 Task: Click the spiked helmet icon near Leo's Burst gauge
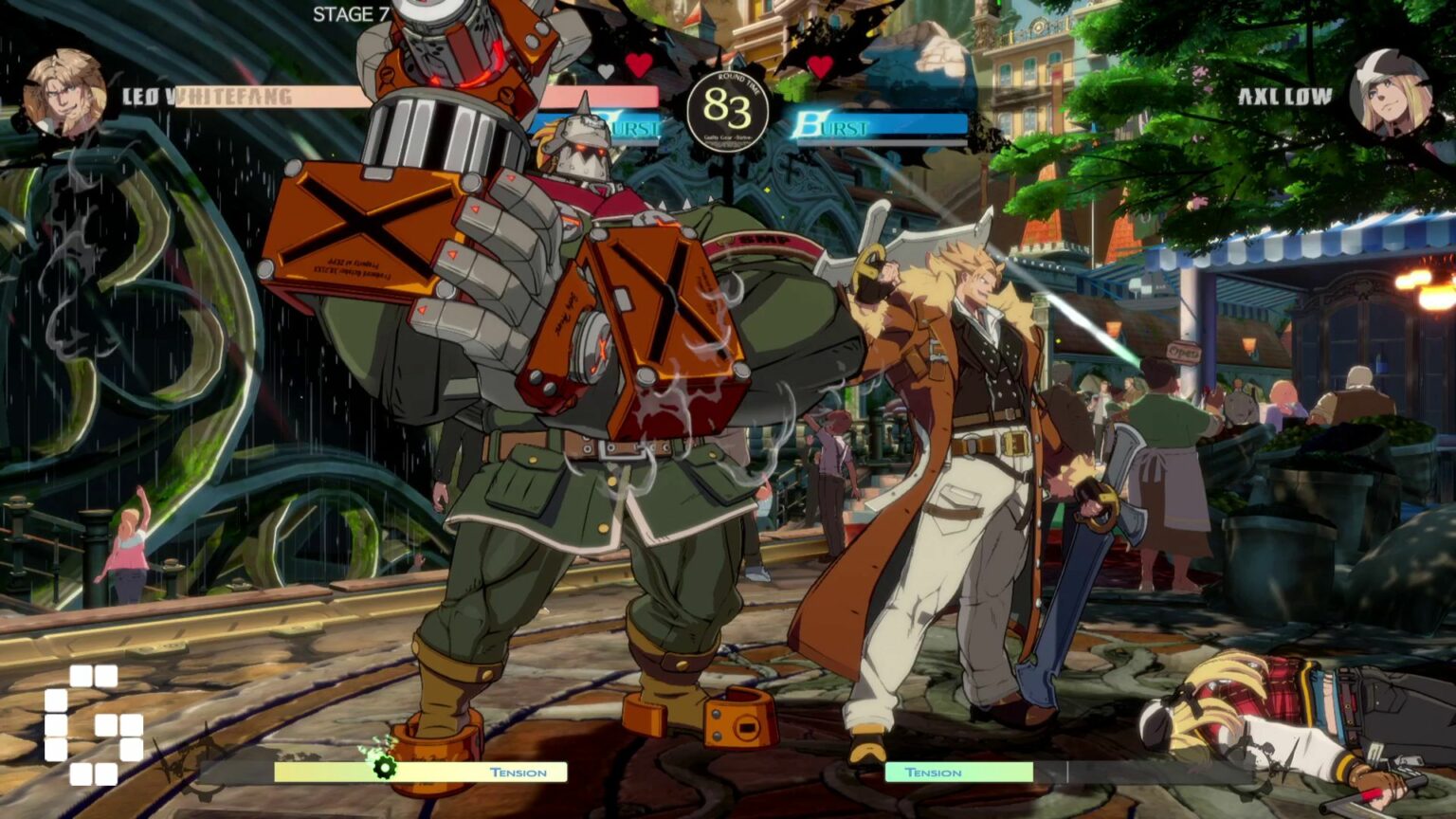tap(586, 133)
